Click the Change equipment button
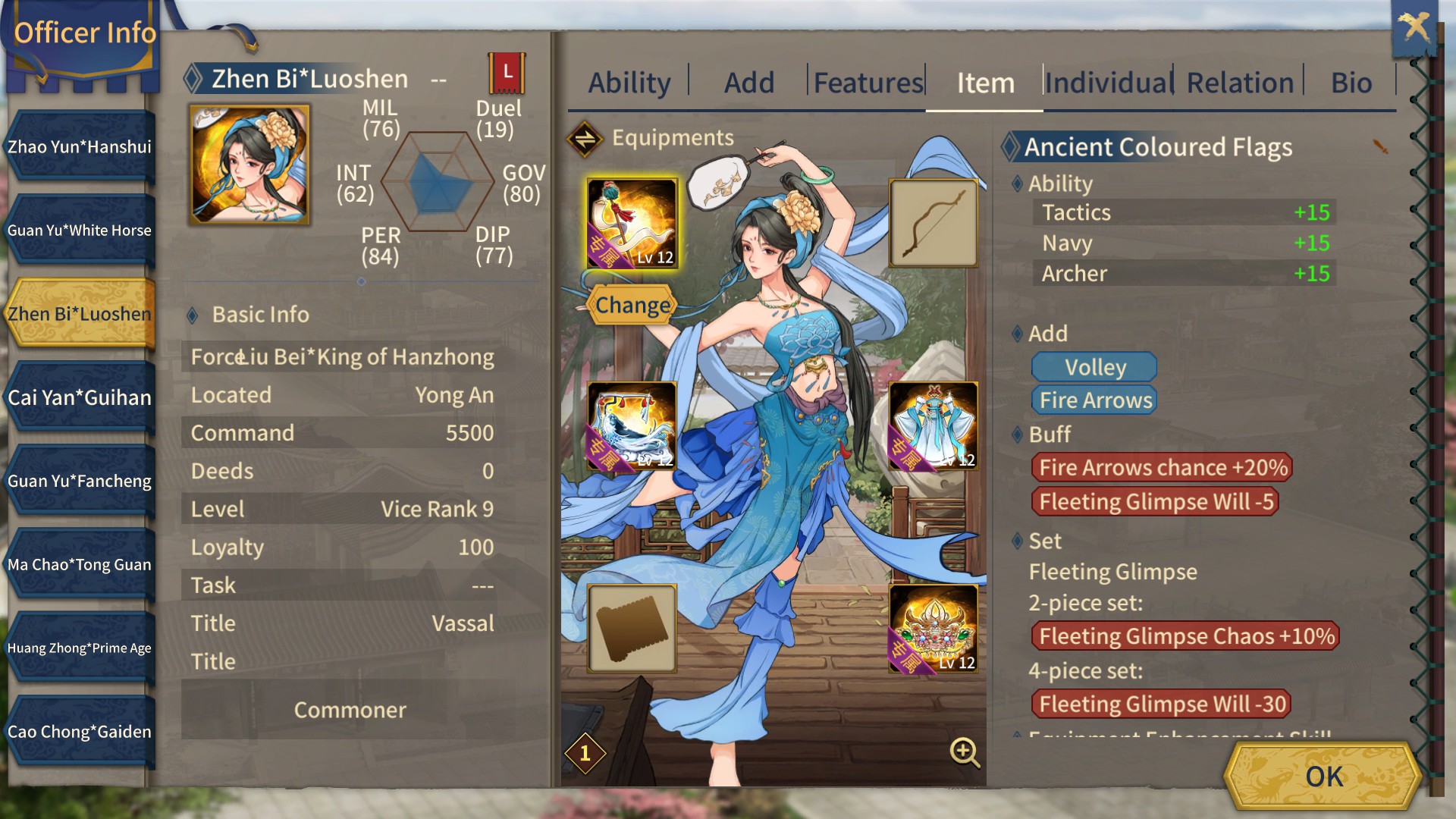Viewport: 1456px width, 819px height. coord(632,305)
